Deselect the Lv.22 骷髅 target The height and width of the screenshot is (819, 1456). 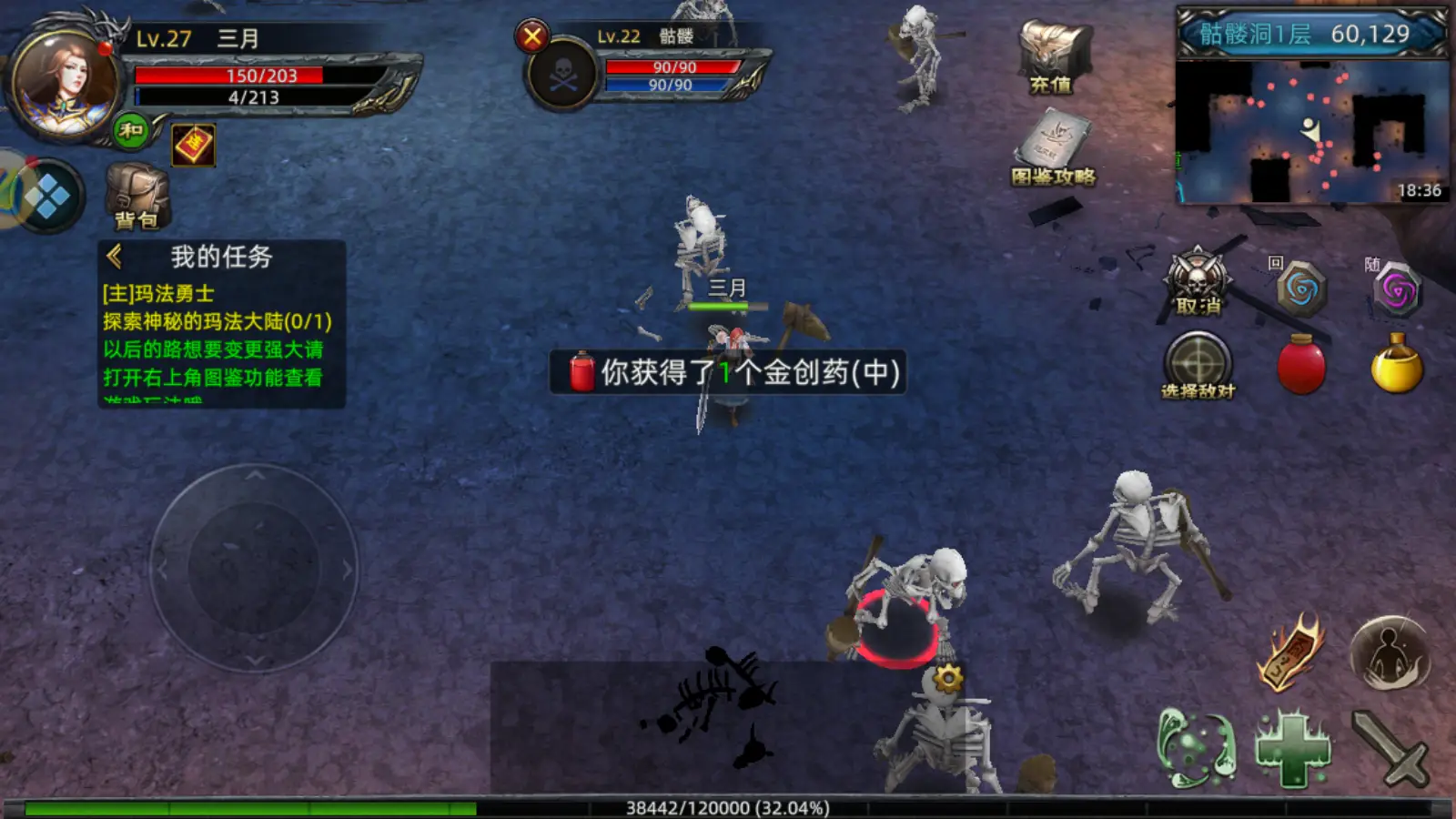point(535,37)
